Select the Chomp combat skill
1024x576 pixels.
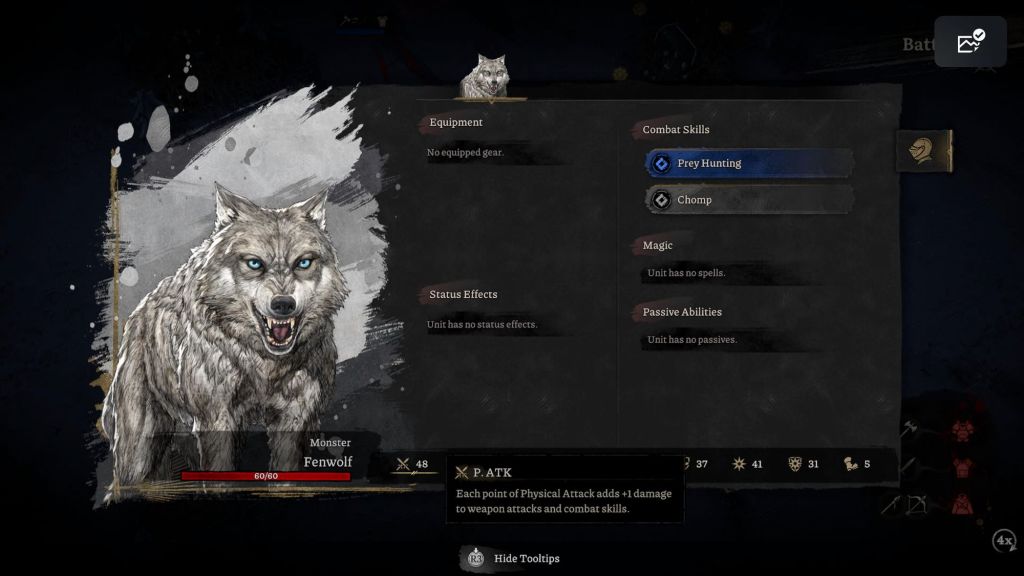click(749, 200)
